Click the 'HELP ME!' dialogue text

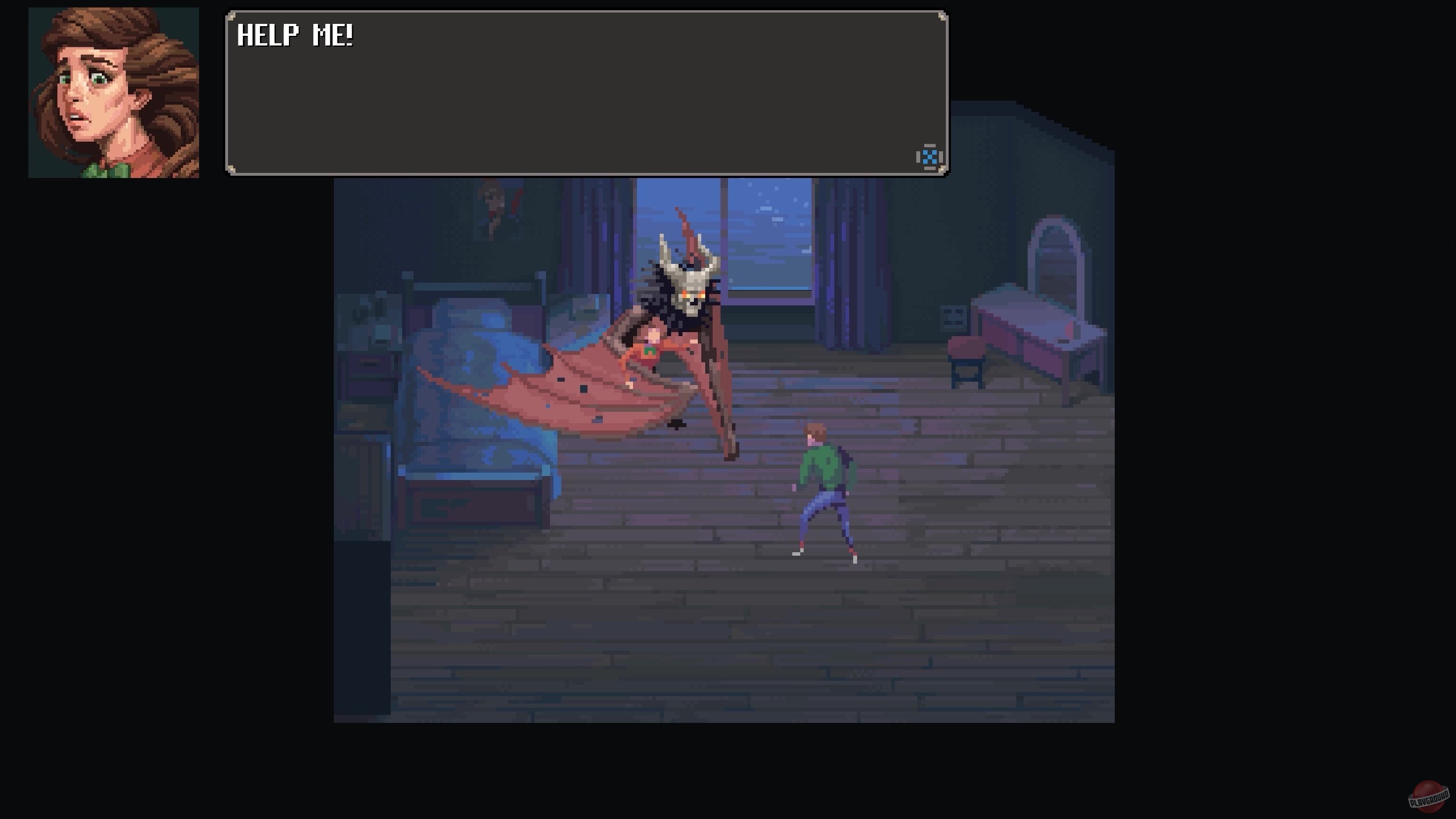(296, 36)
